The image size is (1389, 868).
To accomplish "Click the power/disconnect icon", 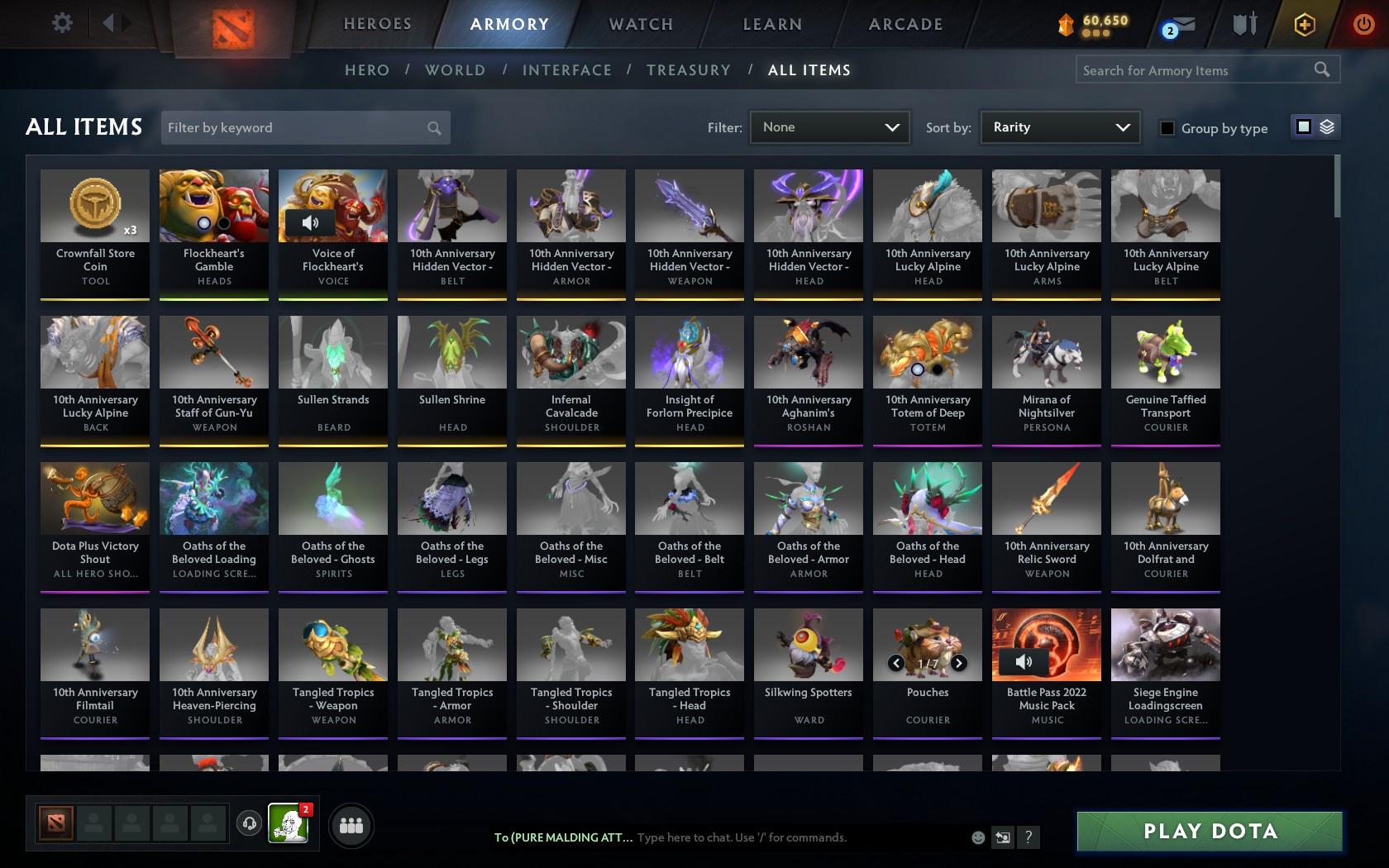I will click(x=1361, y=24).
